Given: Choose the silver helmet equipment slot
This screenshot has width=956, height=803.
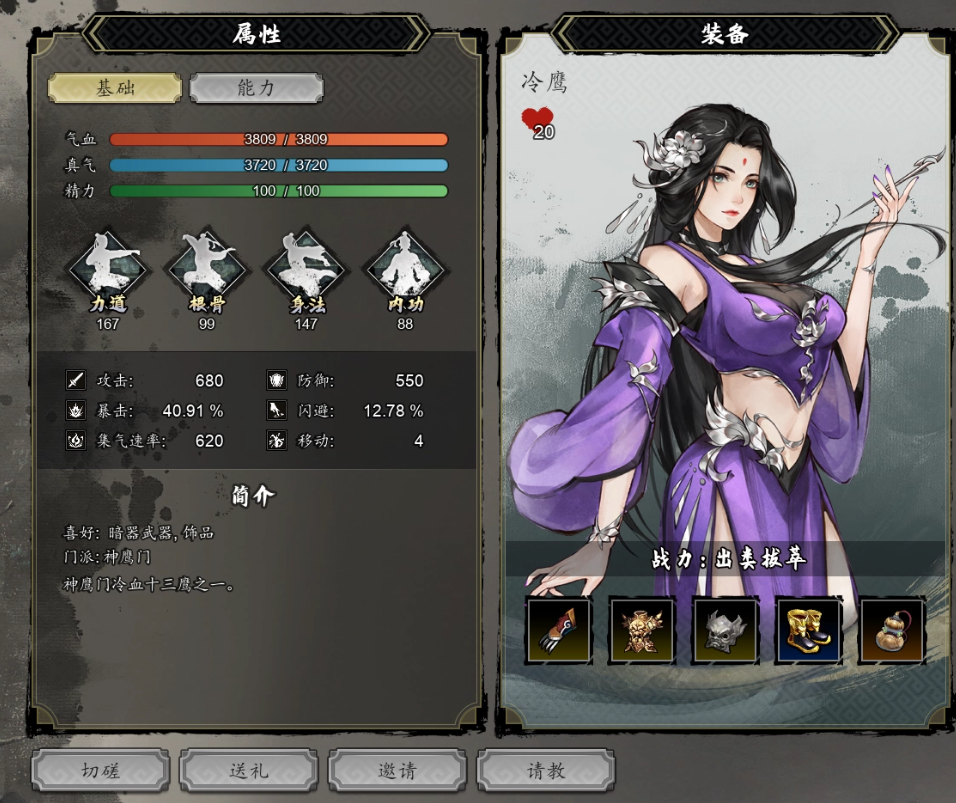Looking at the screenshot, I should pos(726,630).
